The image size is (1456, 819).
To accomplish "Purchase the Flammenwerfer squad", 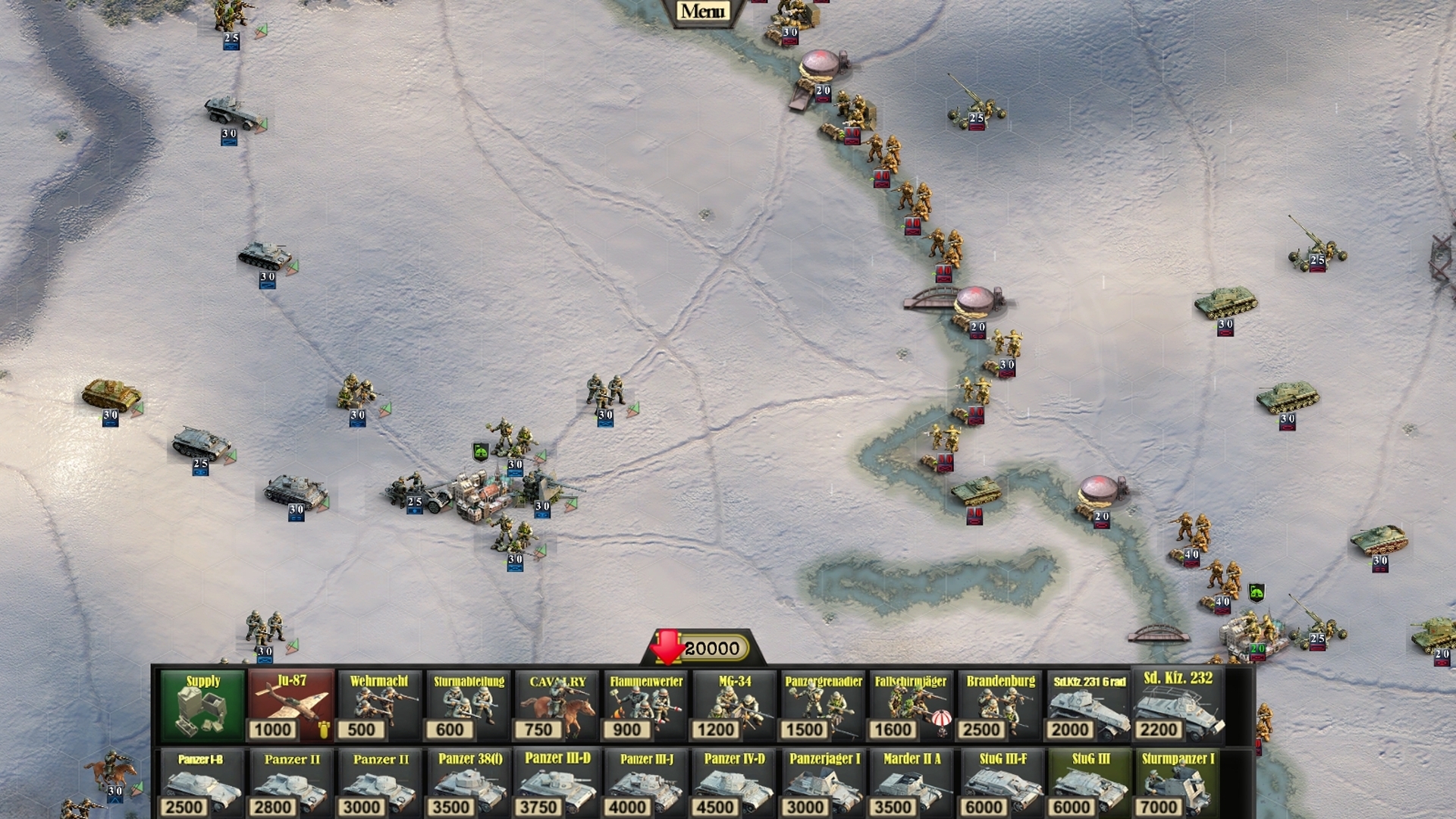I will (646, 706).
